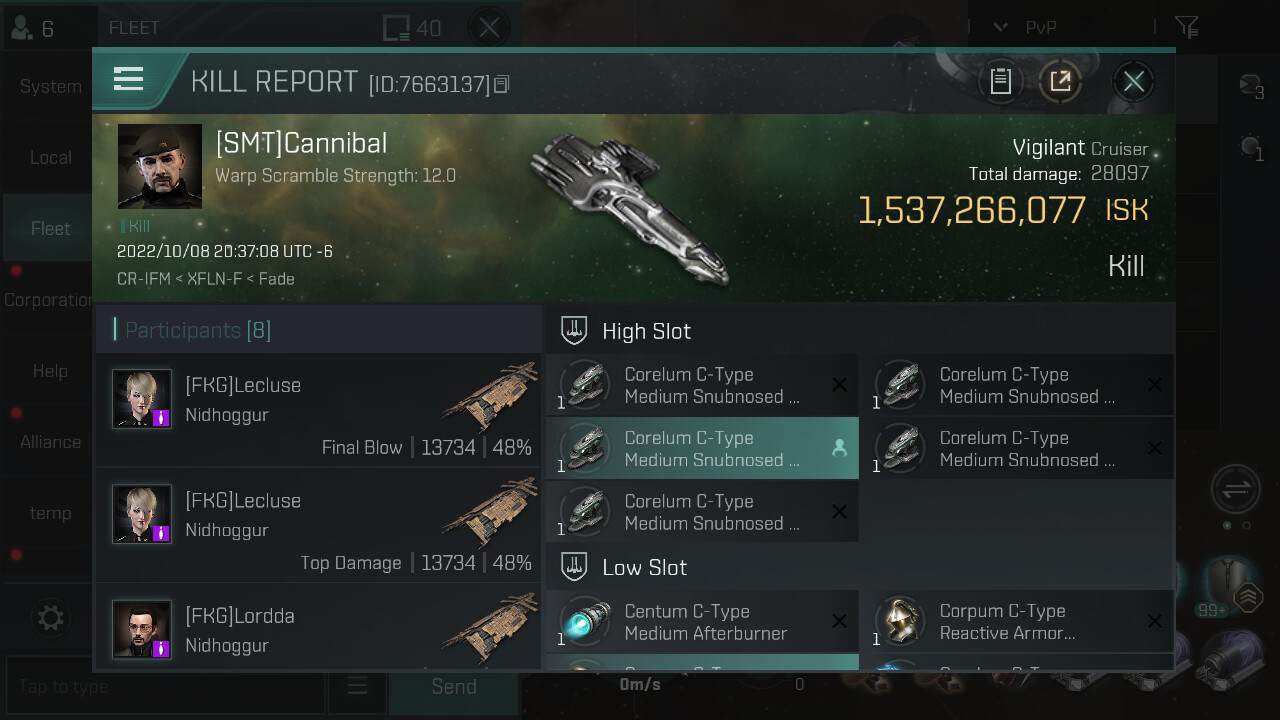
Task: Select the Lordda participant row
Action: [x=319, y=628]
